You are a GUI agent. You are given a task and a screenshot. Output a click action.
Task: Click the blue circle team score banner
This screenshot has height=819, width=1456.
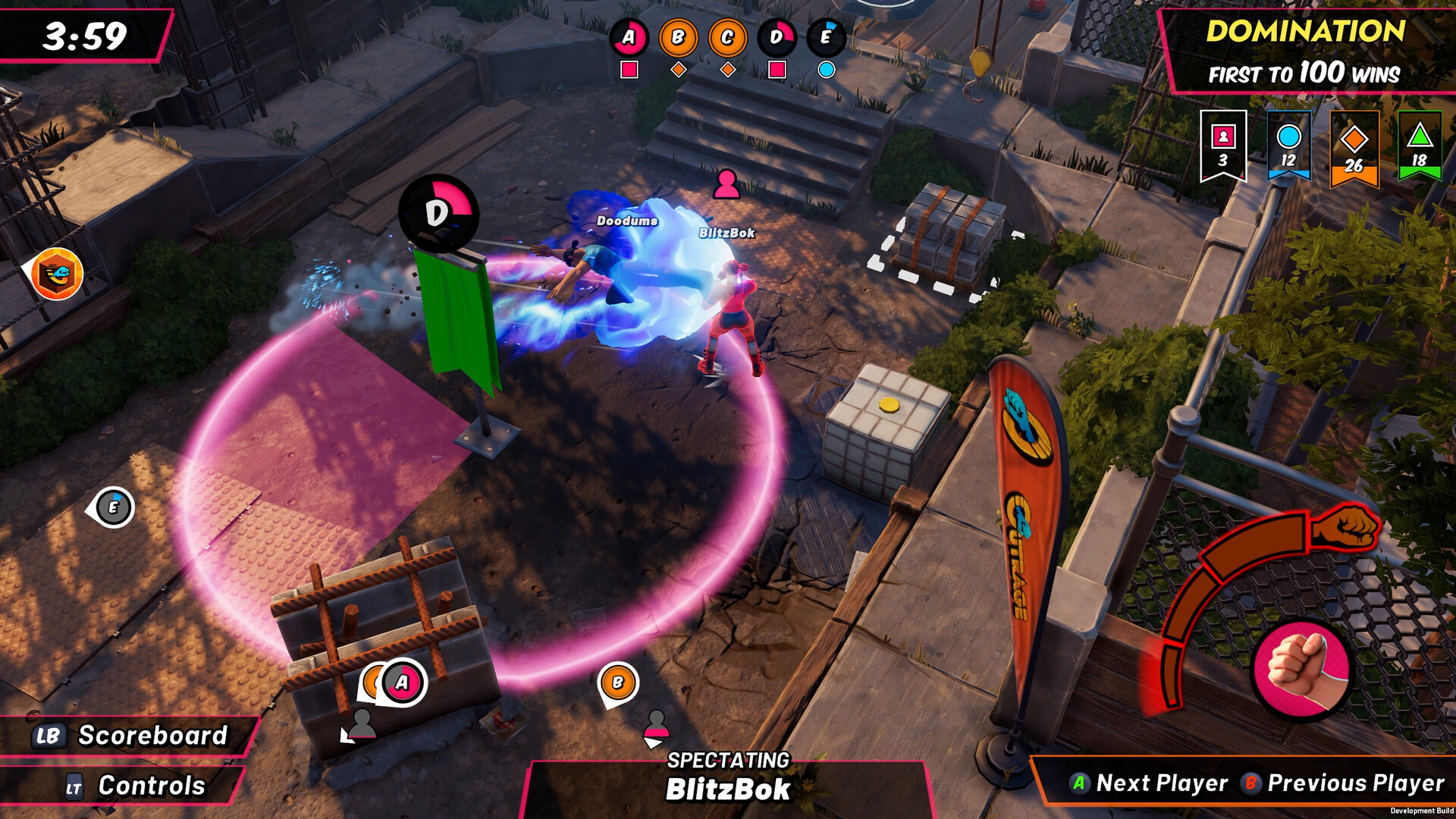pos(1288,146)
